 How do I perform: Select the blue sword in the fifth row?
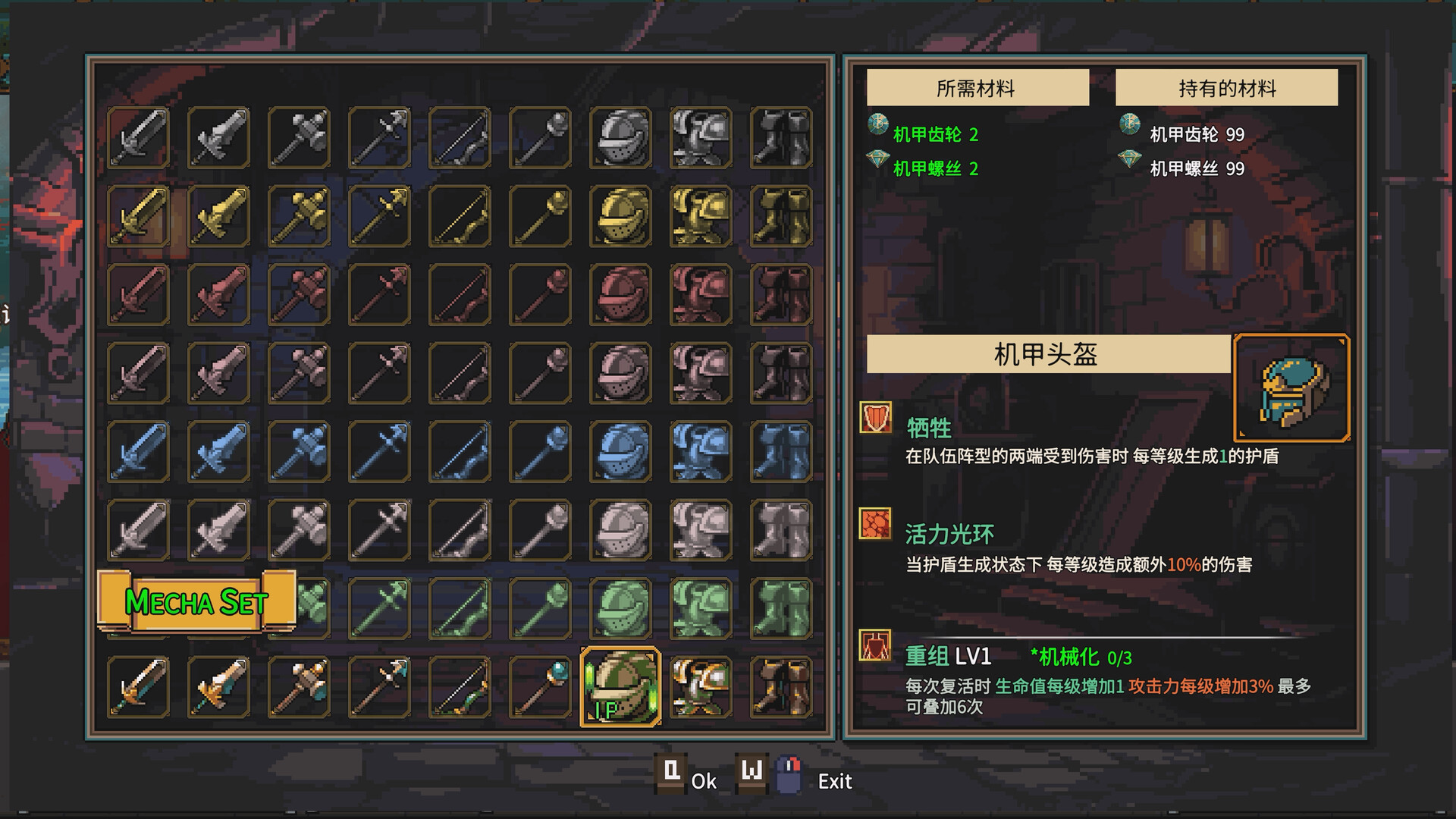[138, 452]
